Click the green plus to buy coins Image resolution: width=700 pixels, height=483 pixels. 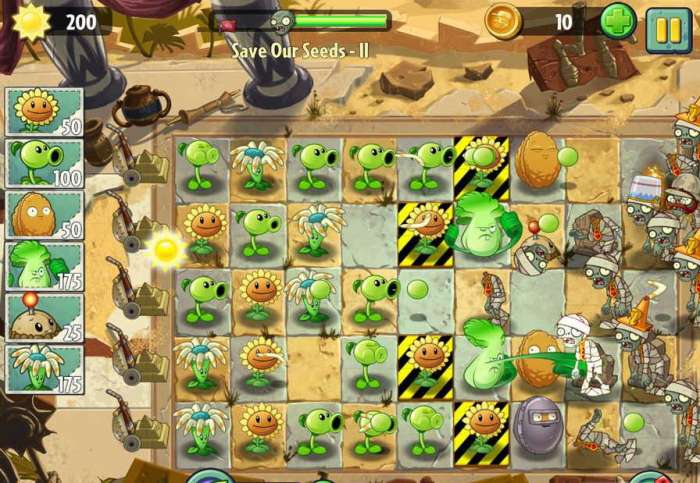click(617, 22)
